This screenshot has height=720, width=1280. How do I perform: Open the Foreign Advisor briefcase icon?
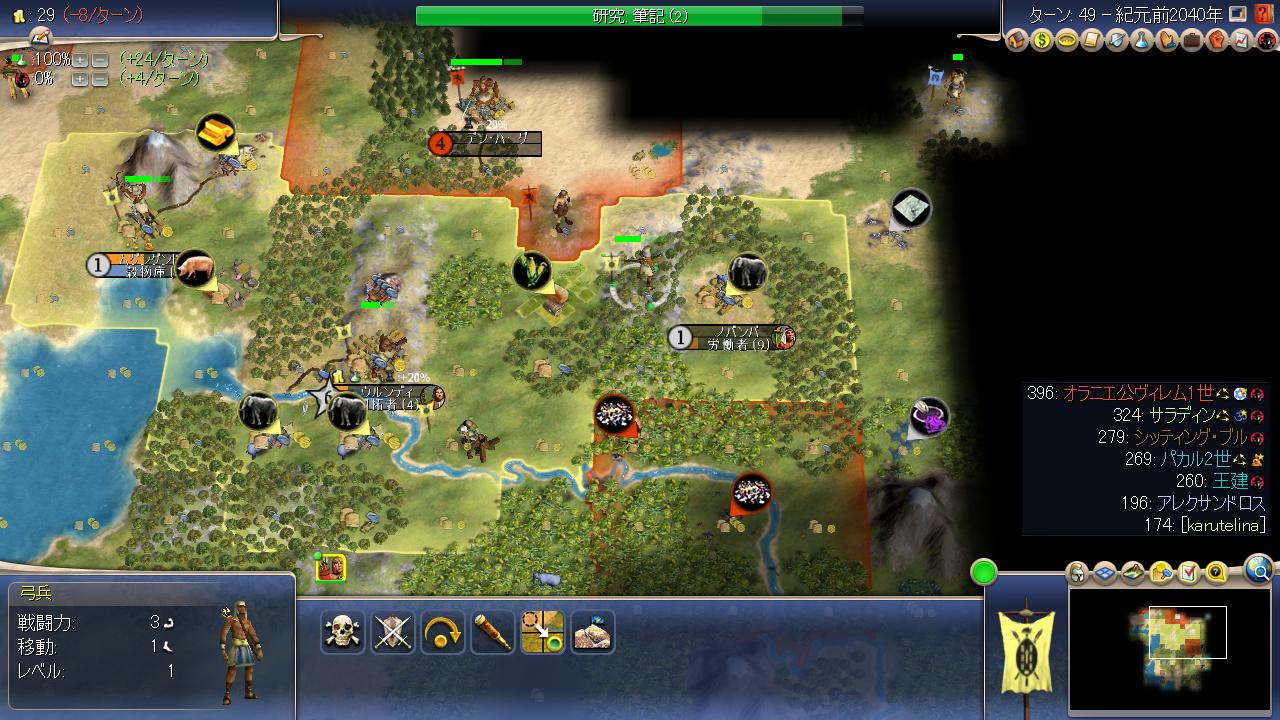click(x=1191, y=41)
